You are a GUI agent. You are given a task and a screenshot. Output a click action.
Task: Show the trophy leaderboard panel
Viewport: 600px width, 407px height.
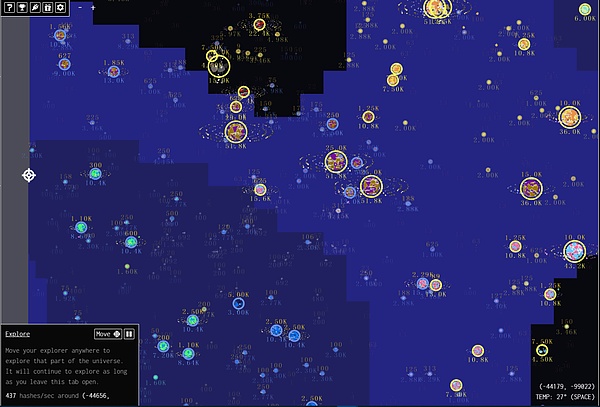click(x=22, y=8)
